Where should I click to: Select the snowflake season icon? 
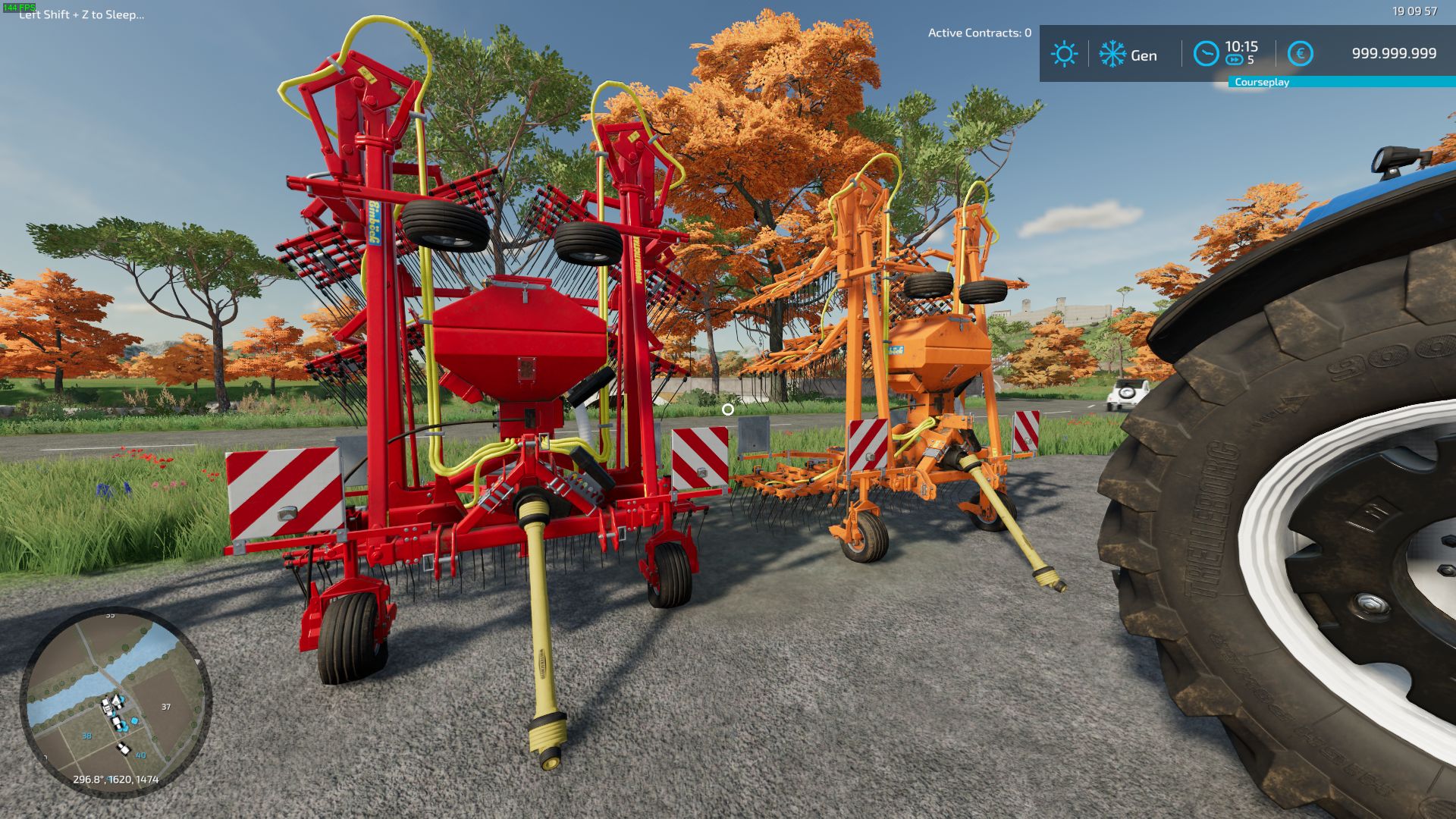click(1112, 54)
